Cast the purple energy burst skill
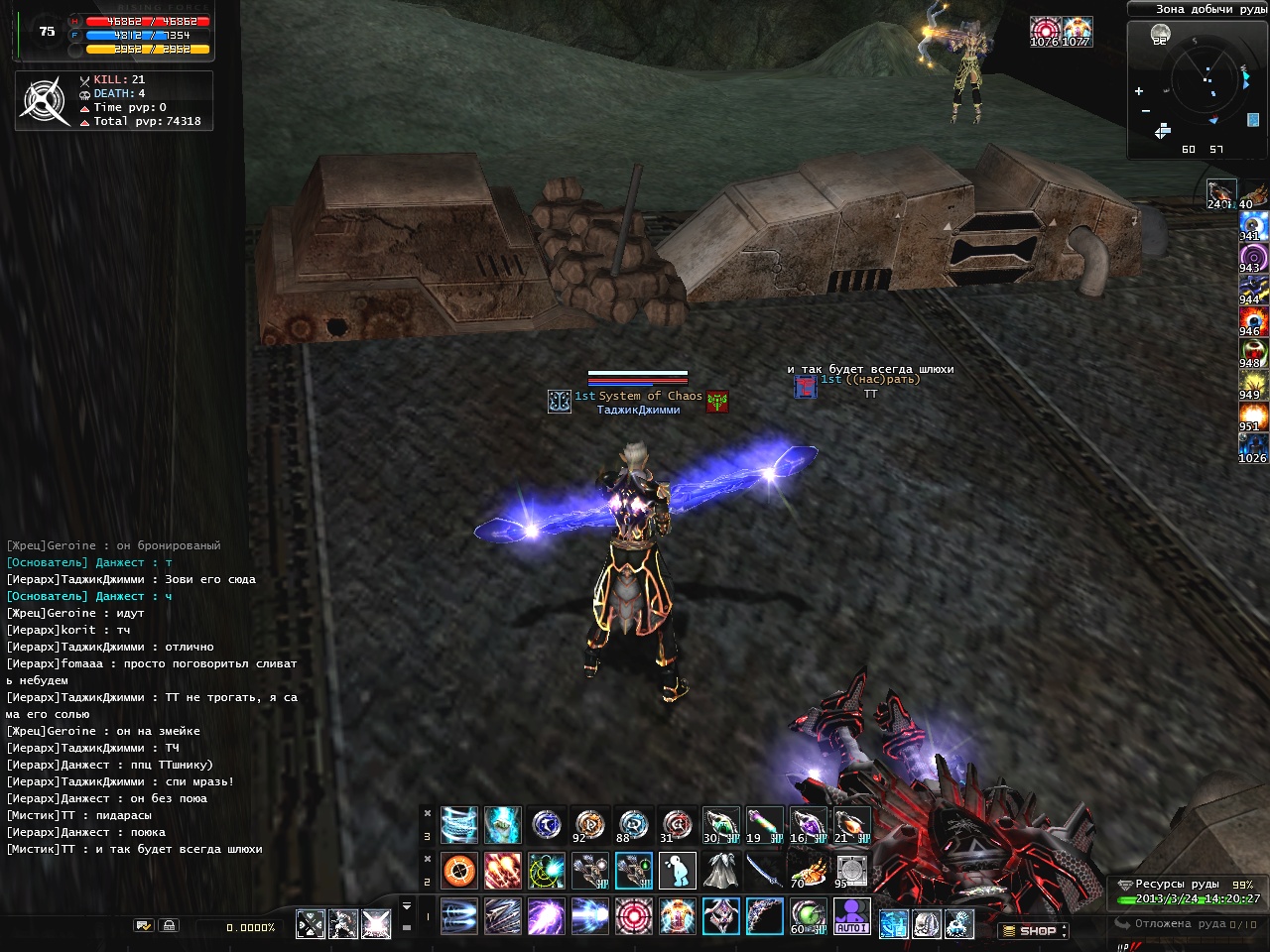This screenshot has width=1270, height=952. click(x=546, y=916)
